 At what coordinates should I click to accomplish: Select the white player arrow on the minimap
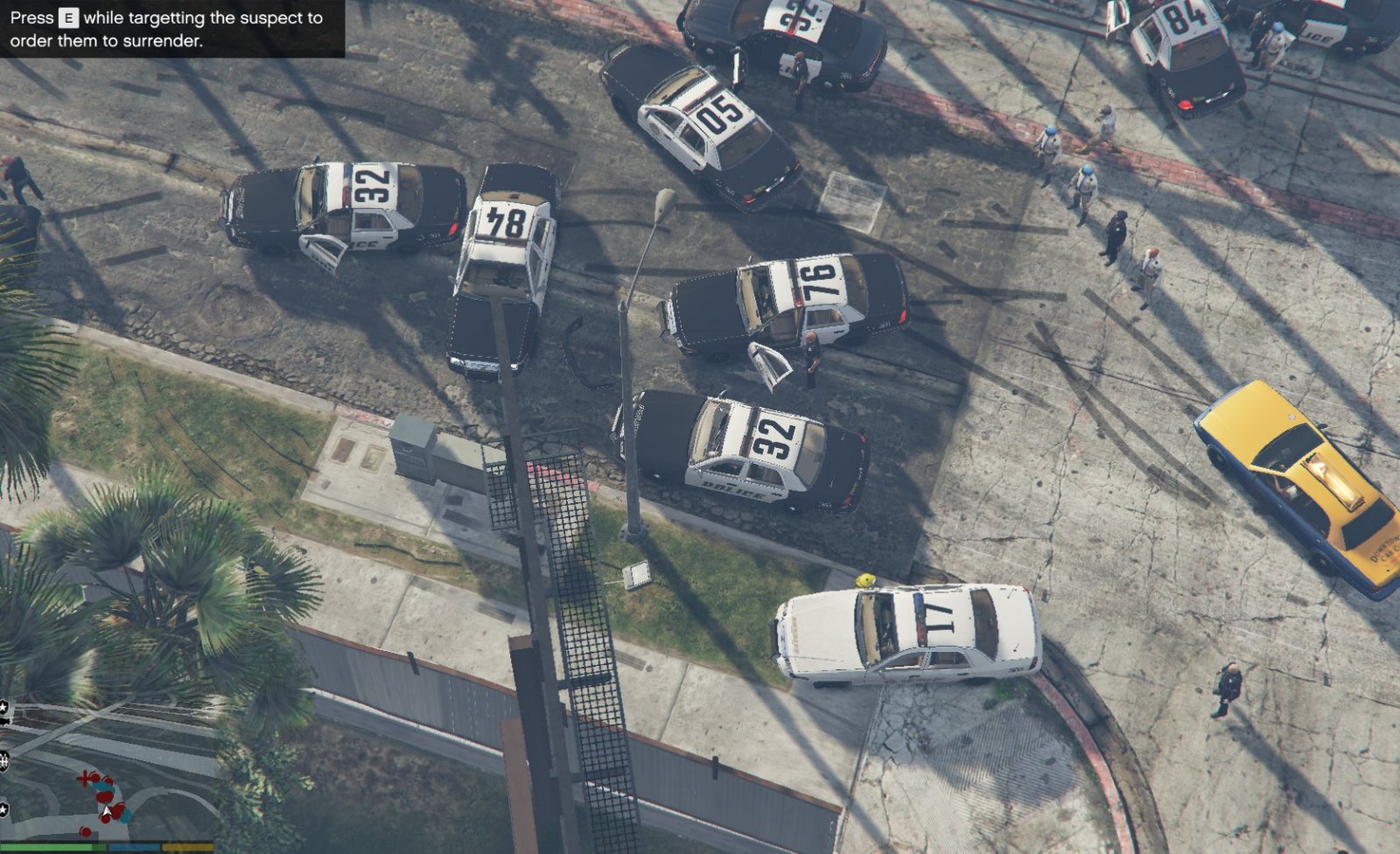(x=106, y=813)
